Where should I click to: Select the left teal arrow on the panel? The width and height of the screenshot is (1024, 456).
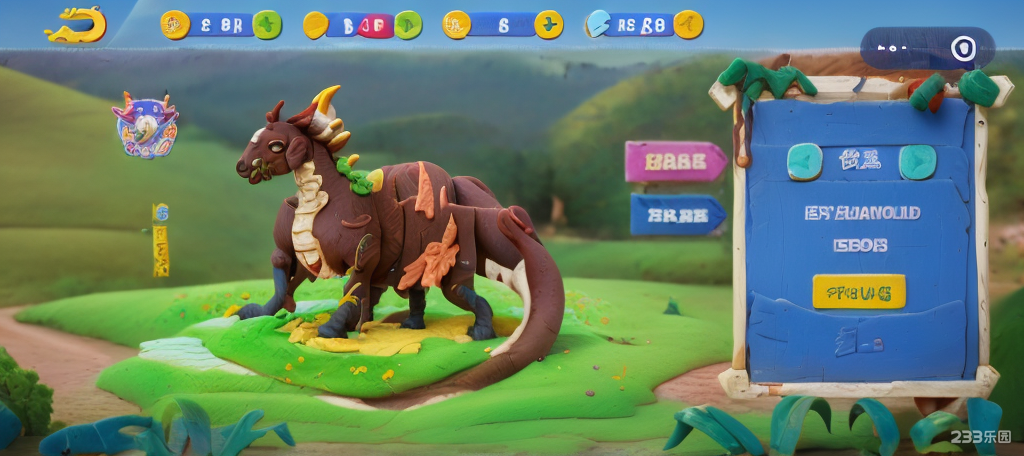[x=804, y=161]
